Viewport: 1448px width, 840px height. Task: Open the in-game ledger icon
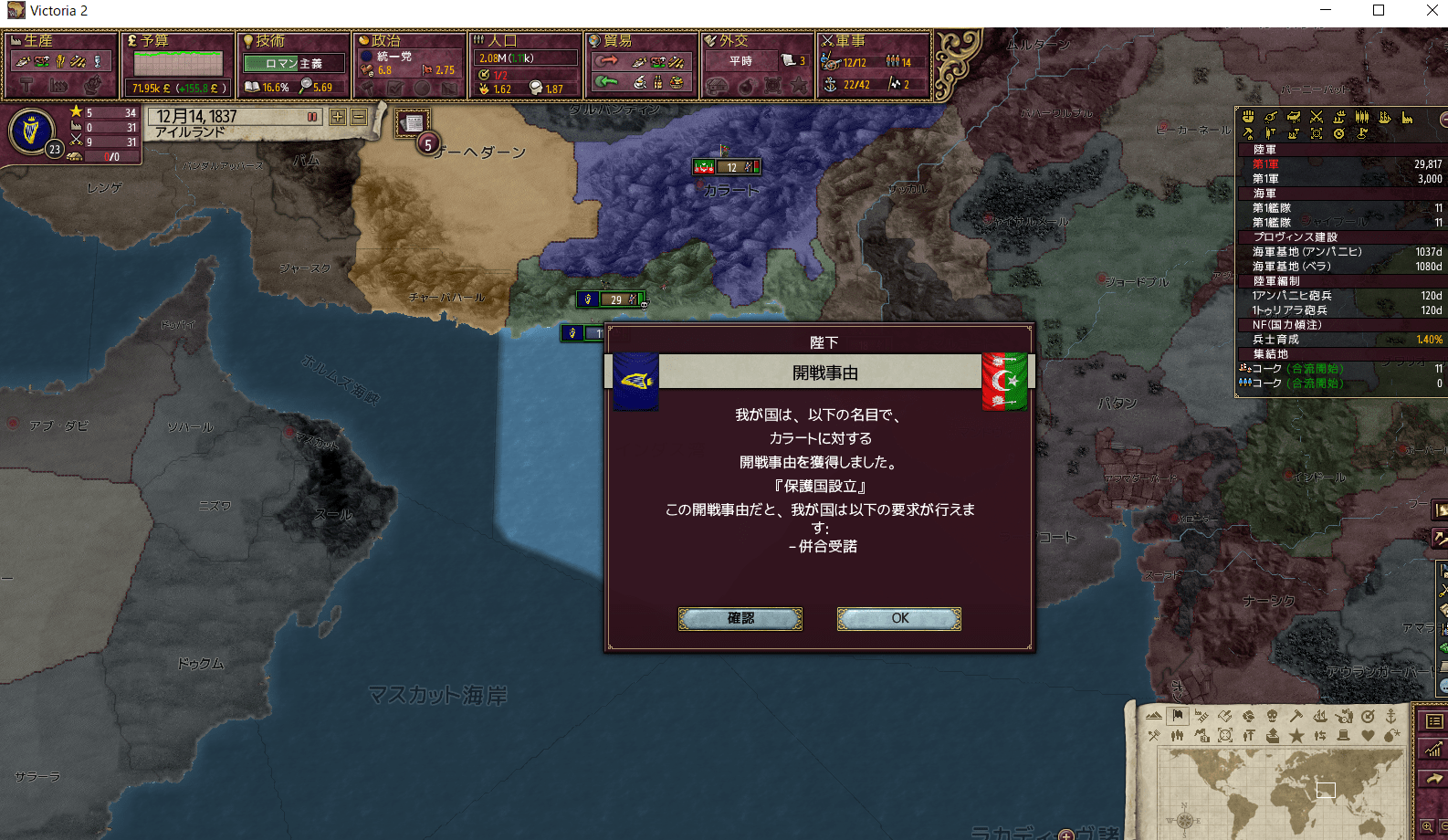pos(1432,722)
